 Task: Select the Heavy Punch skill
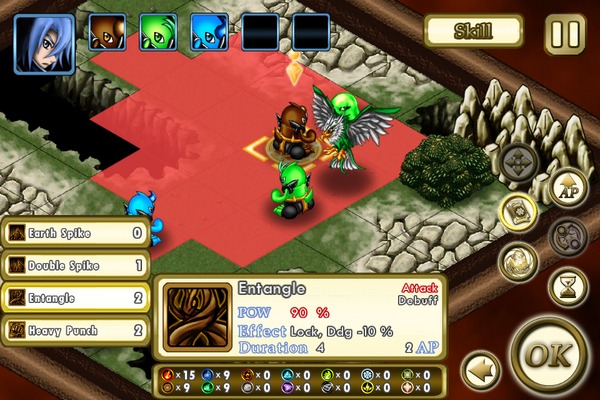[76, 329]
